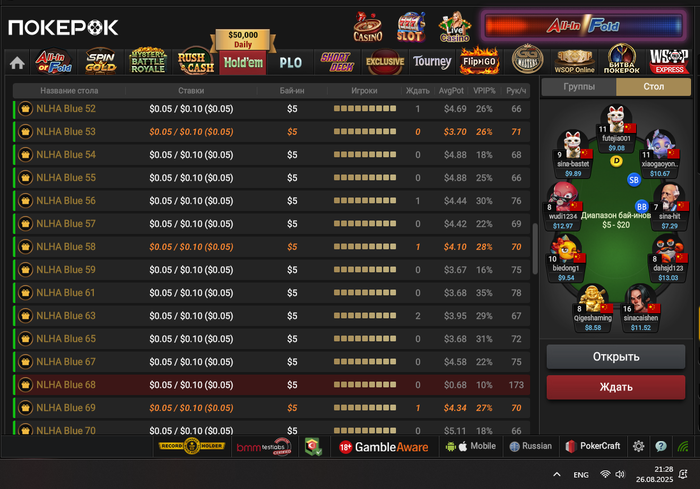Click the Открыть button

(616, 357)
